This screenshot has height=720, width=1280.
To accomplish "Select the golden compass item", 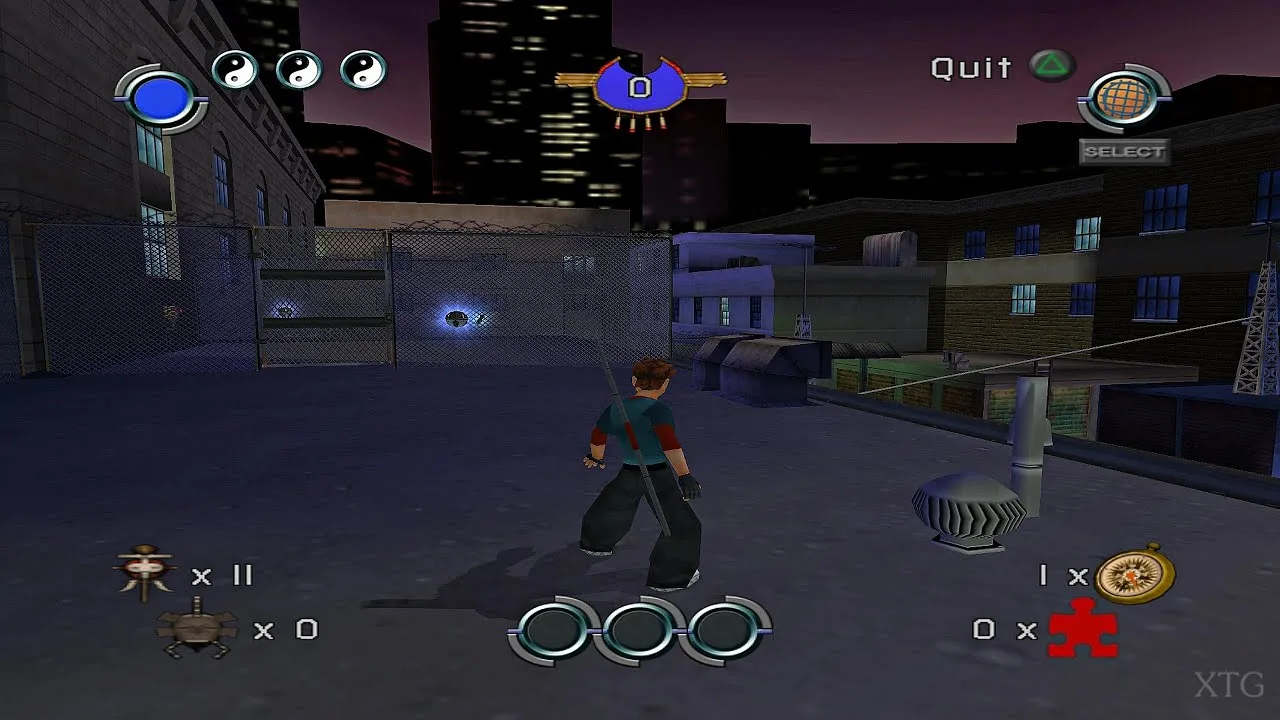I will (x=1134, y=575).
